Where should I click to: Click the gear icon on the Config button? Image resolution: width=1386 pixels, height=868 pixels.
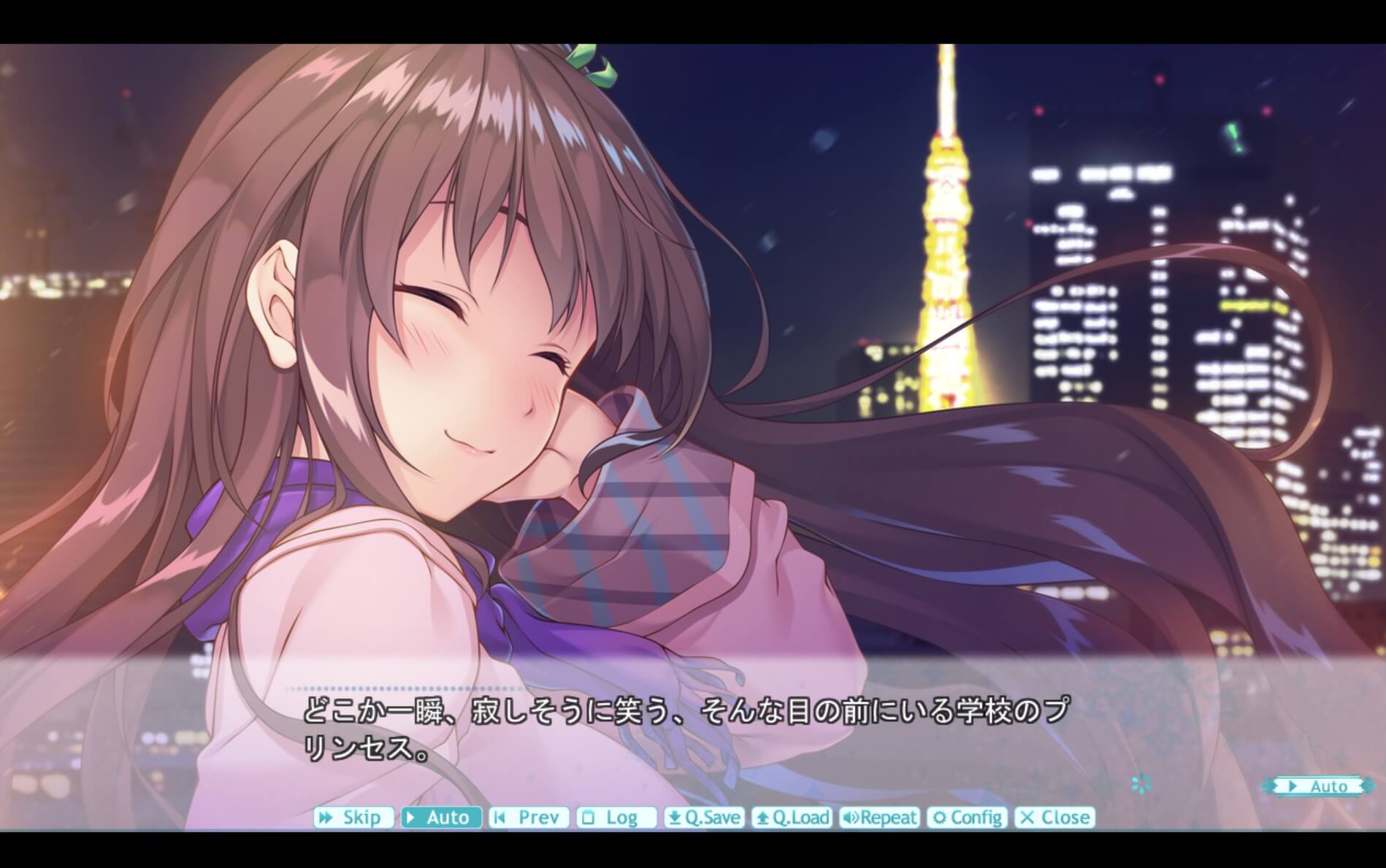[x=940, y=817]
